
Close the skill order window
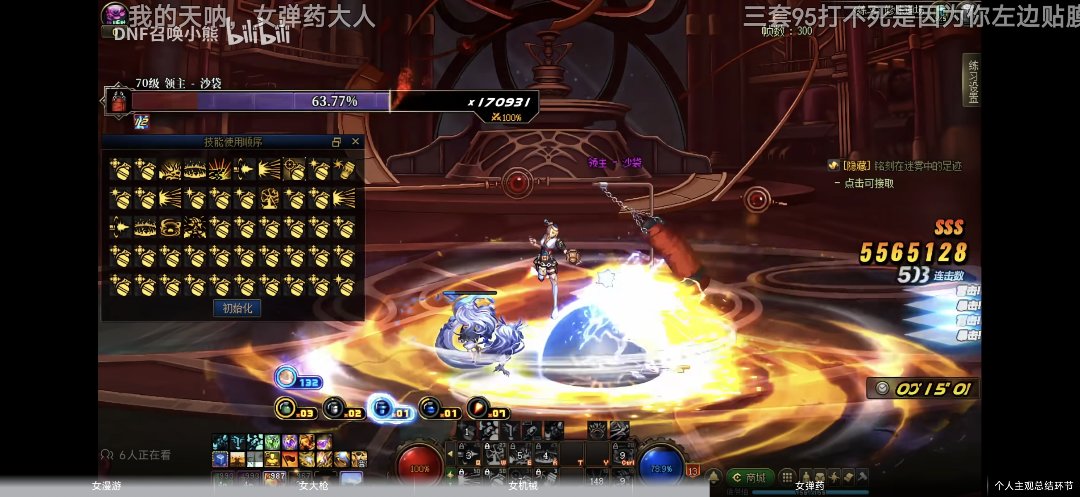click(355, 142)
